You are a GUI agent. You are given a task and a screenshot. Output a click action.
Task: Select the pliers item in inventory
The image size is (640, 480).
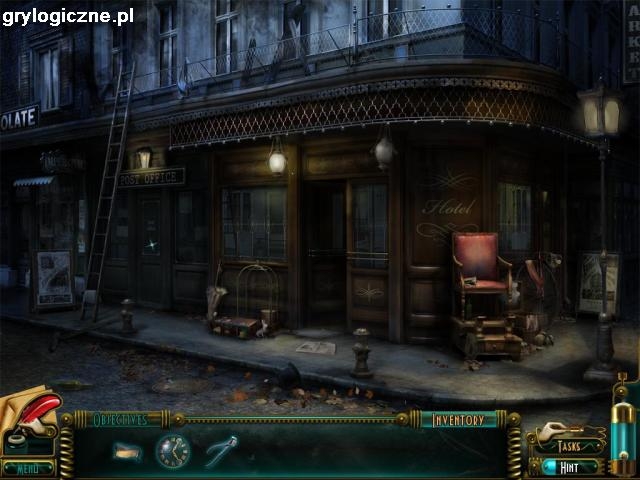[221, 451]
